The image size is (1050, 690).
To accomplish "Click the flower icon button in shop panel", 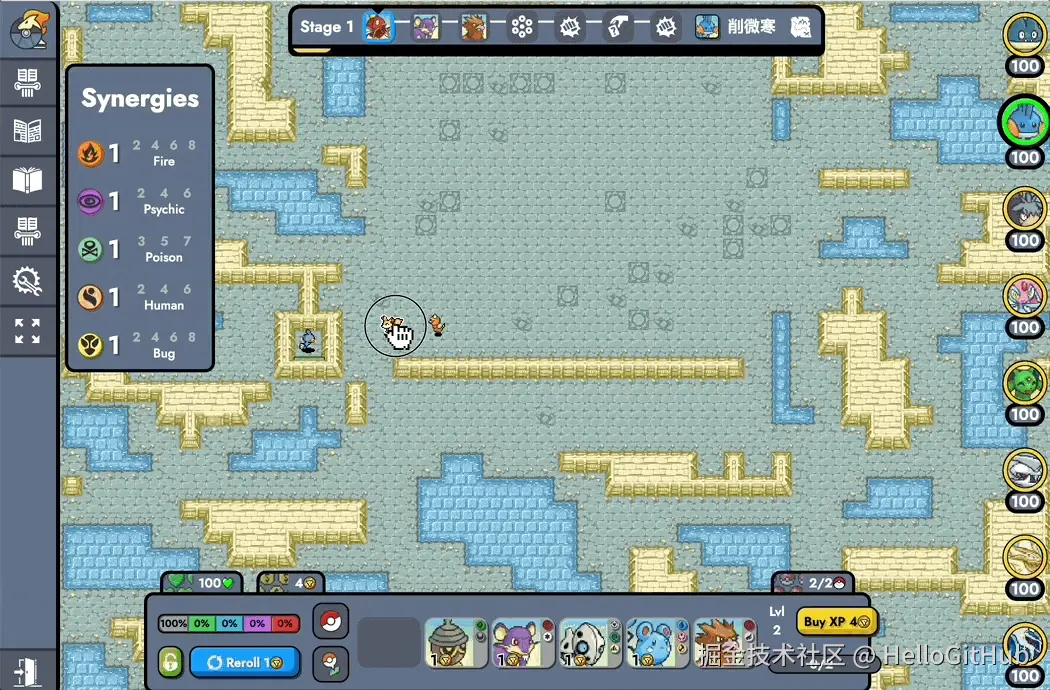I will coord(330,662).
